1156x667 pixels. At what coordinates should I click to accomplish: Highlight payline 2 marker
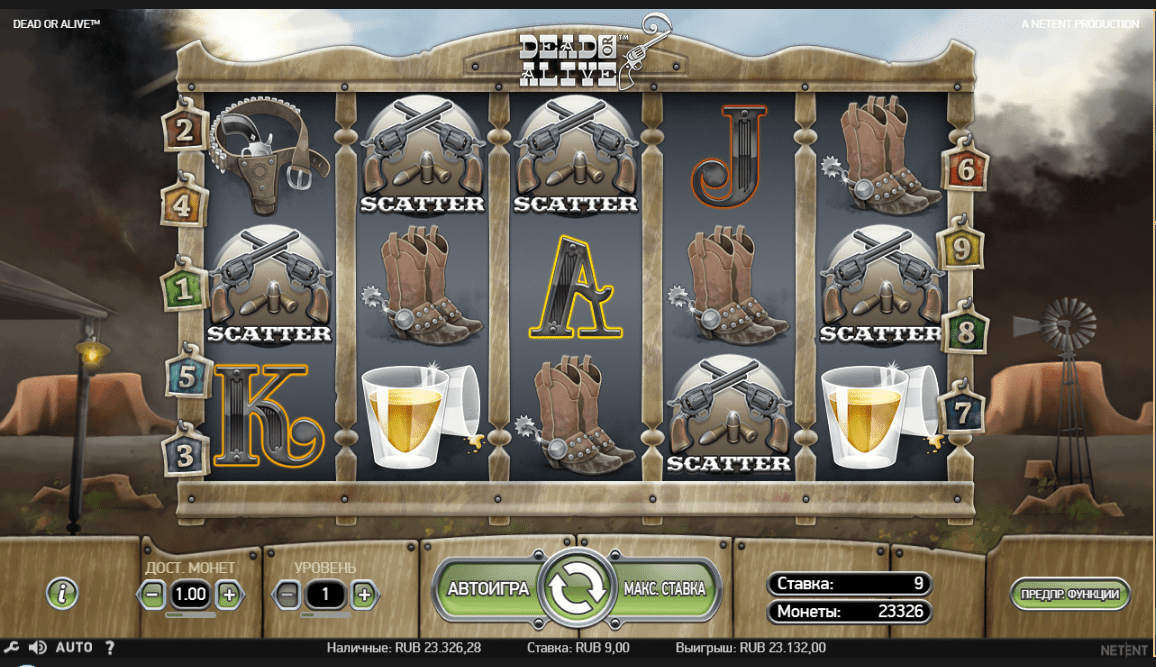(x=185, y=130)
